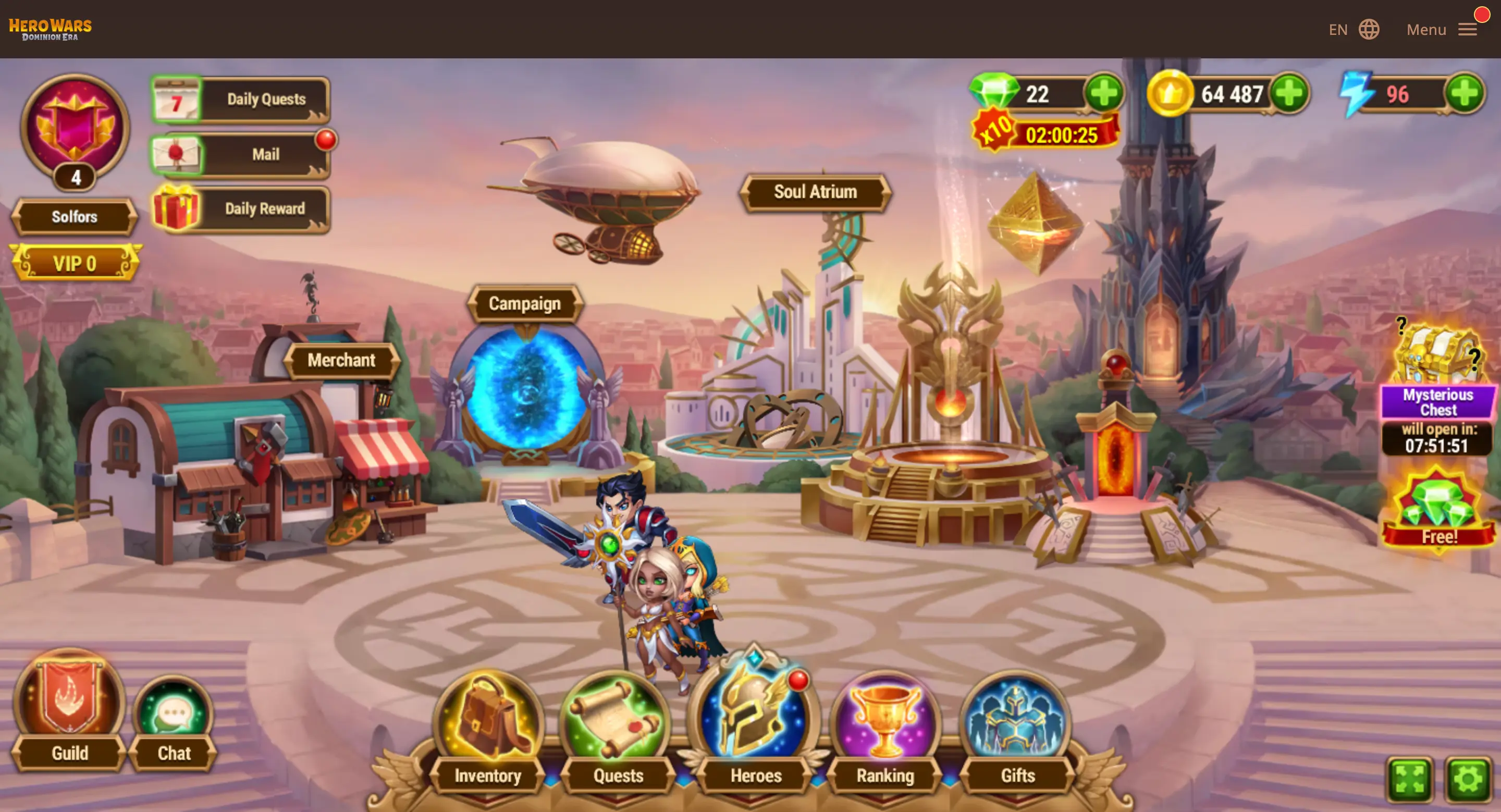Refill energy using the plus button
1501x812 pixels.
pos(1465,93)
